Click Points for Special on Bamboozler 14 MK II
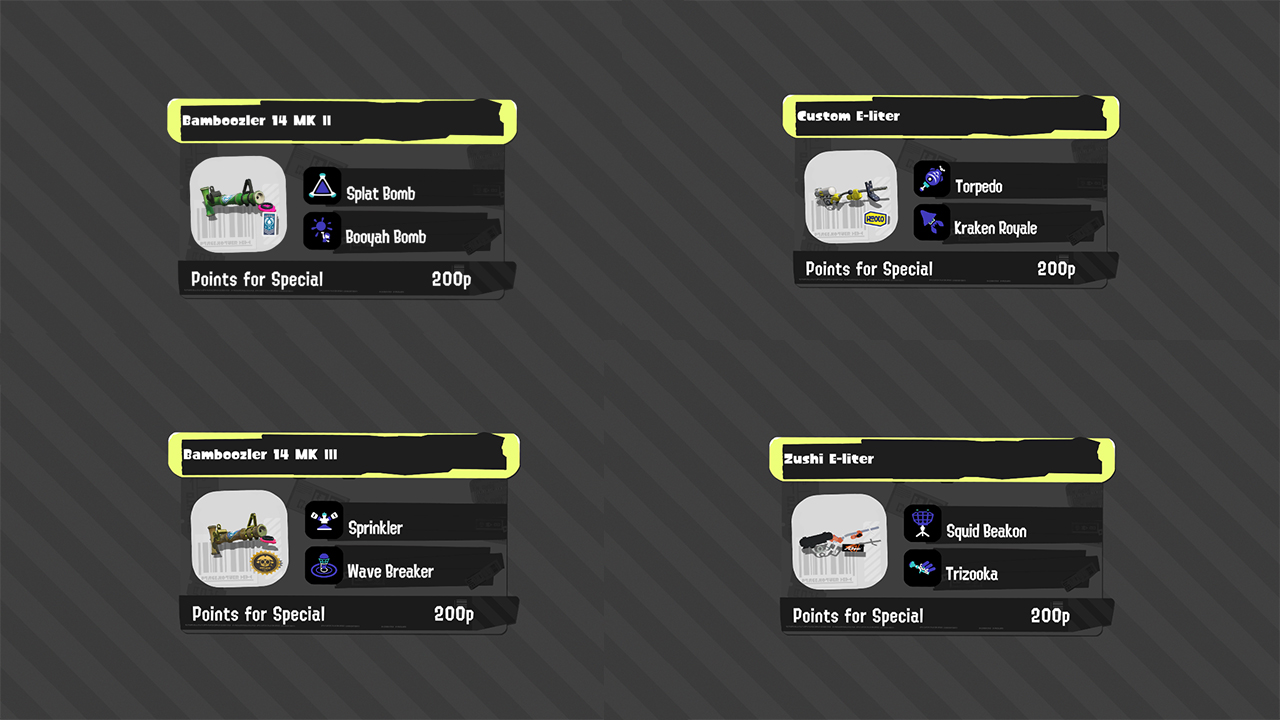The image size is (1280, 720). coord(257,279)
